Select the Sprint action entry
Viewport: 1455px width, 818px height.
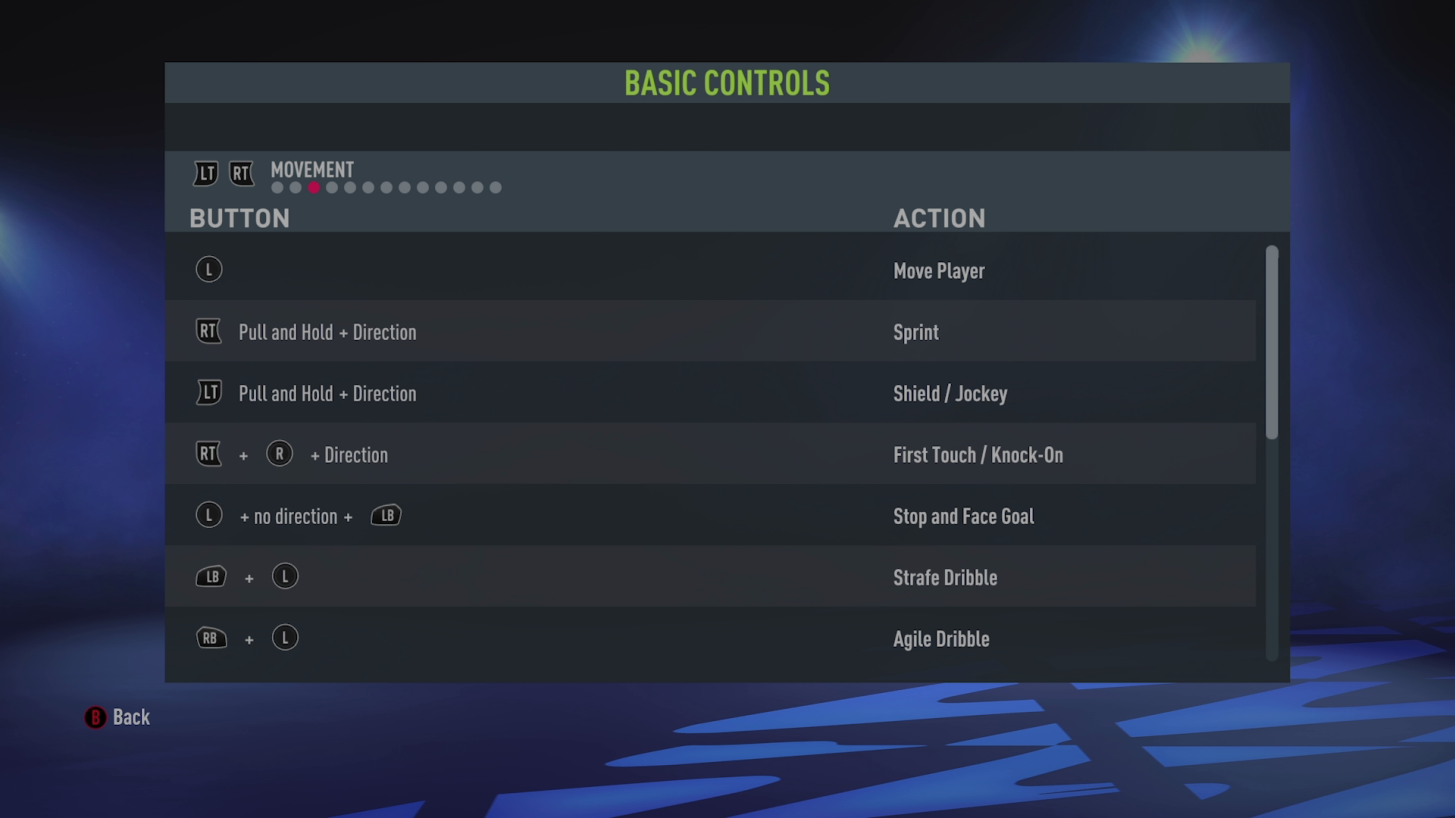click(915, 331)
